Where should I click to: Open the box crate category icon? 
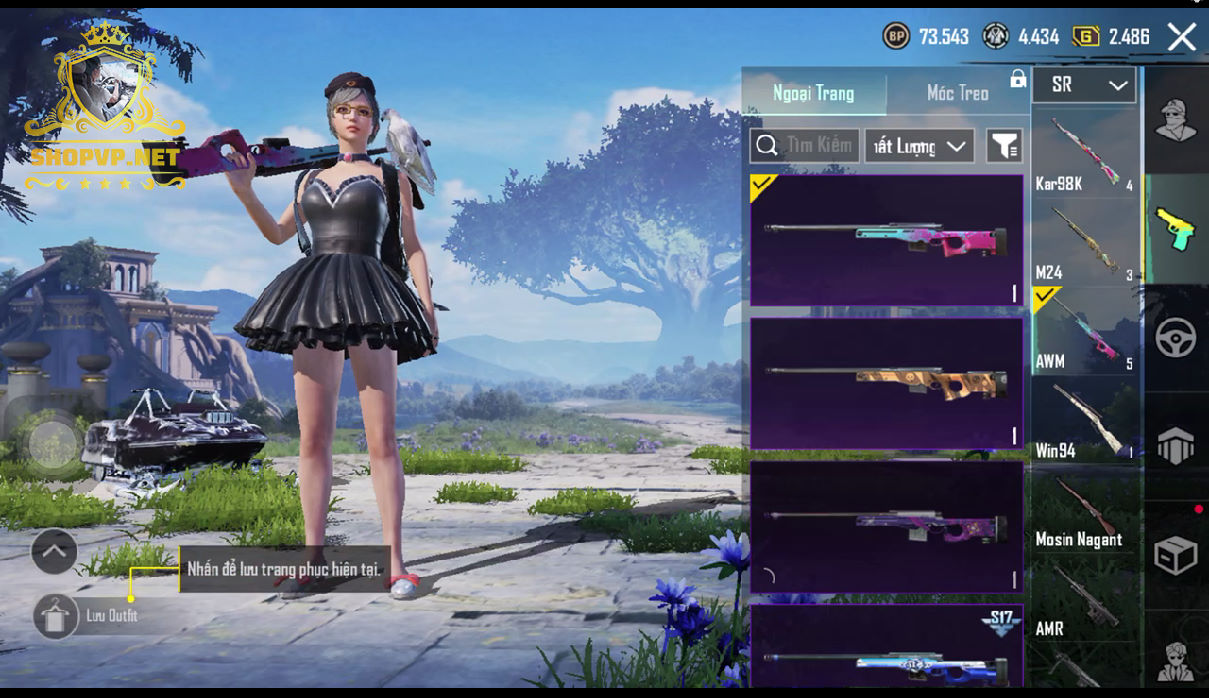click(x=1176, y=555)
